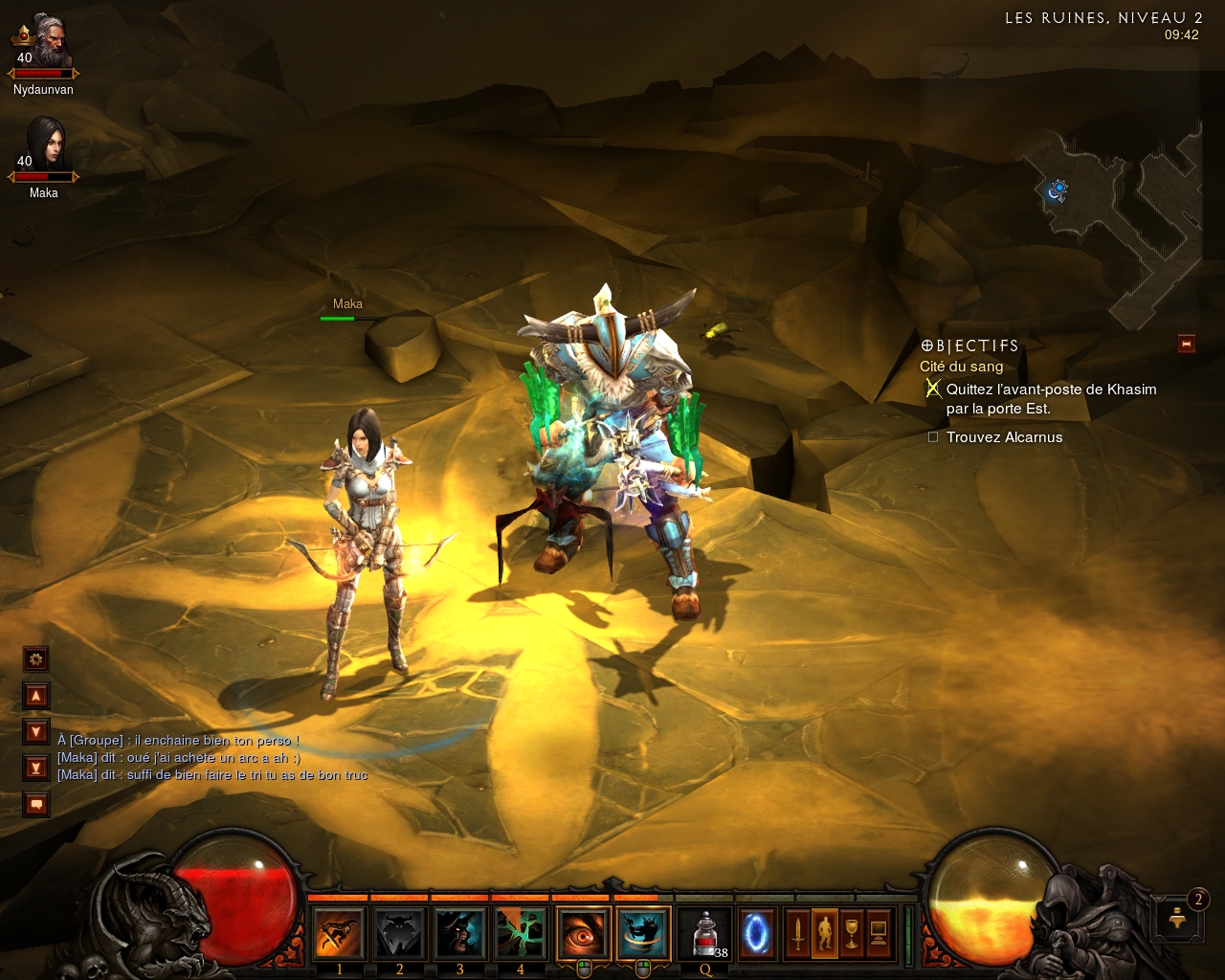
Task: Select the whirlwind right-mouse skill
Action: click(643, 933)
